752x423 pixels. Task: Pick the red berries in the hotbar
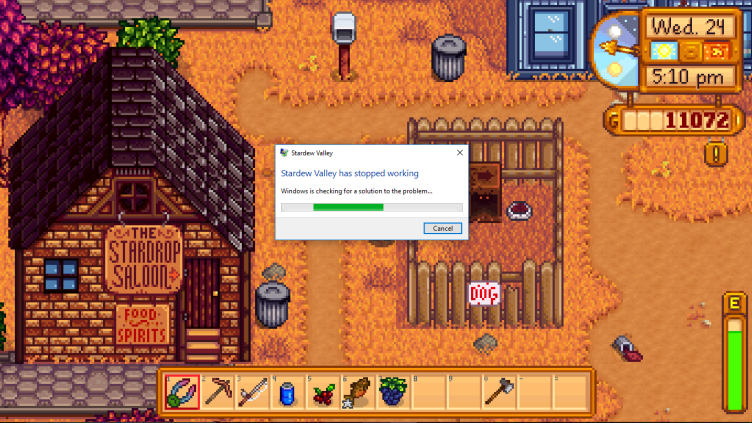323,391
